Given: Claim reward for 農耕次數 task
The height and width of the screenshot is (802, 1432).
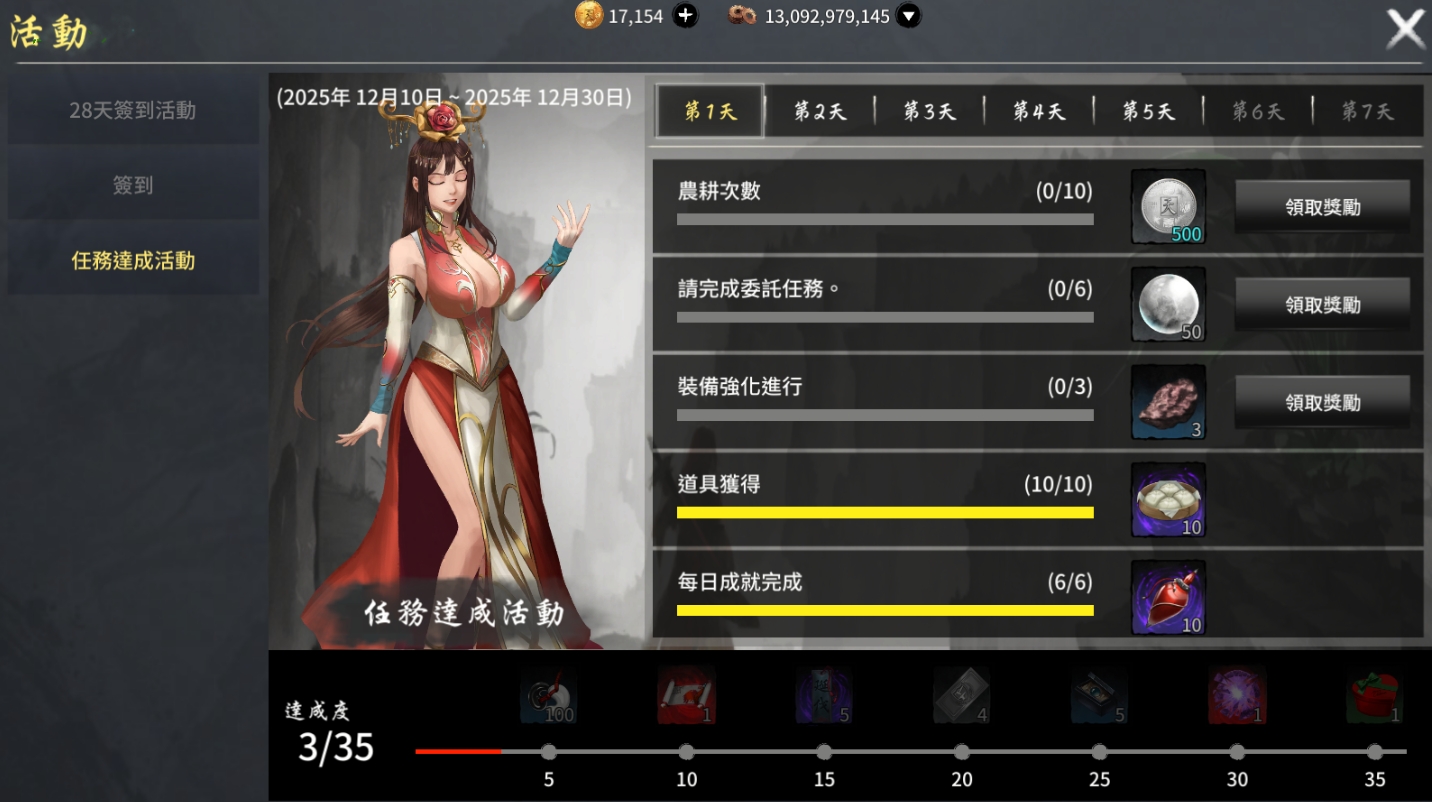Looking at the screenshot, I should [1322, 207].
